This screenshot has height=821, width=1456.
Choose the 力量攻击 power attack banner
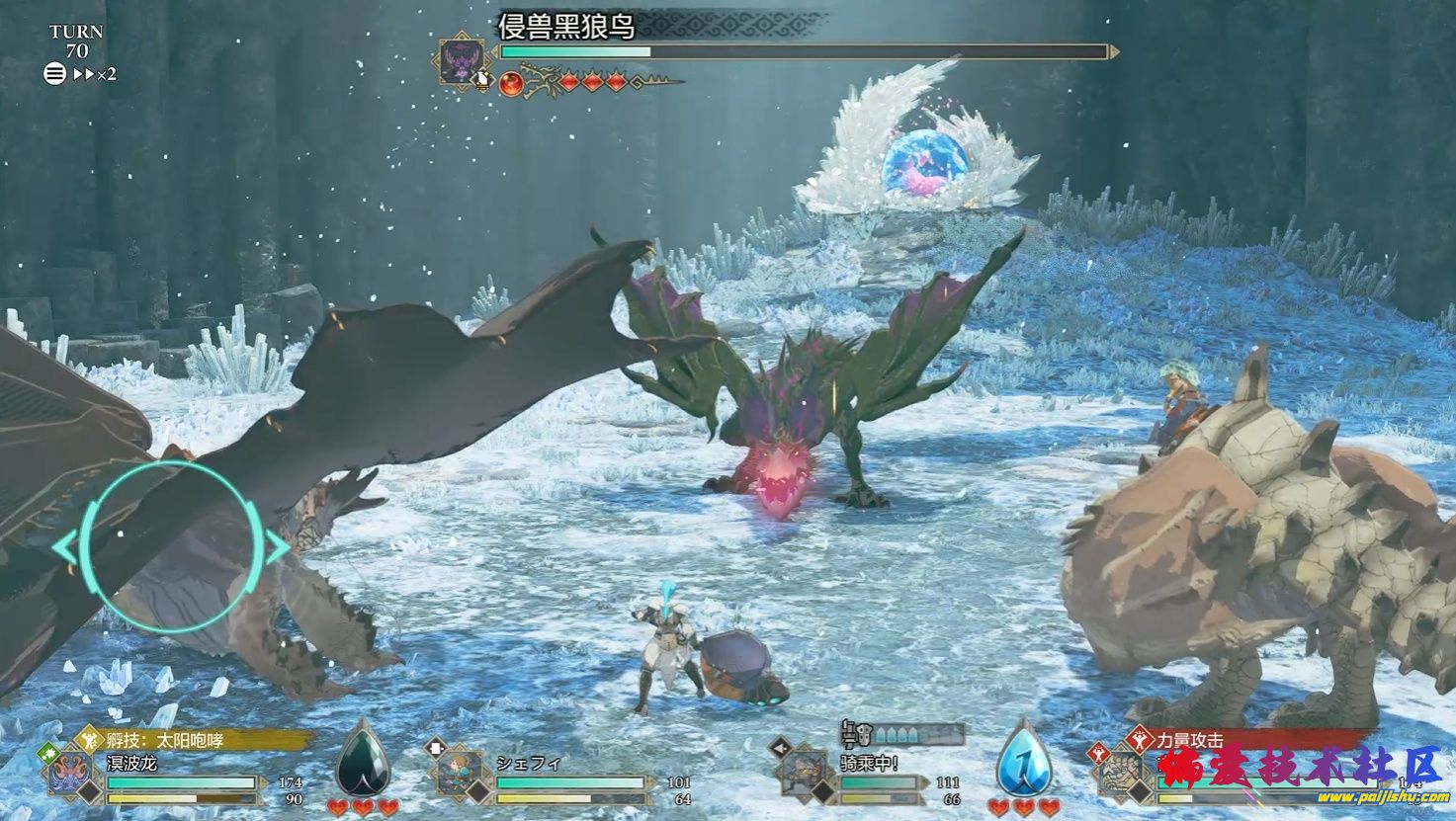[1247, 740]
